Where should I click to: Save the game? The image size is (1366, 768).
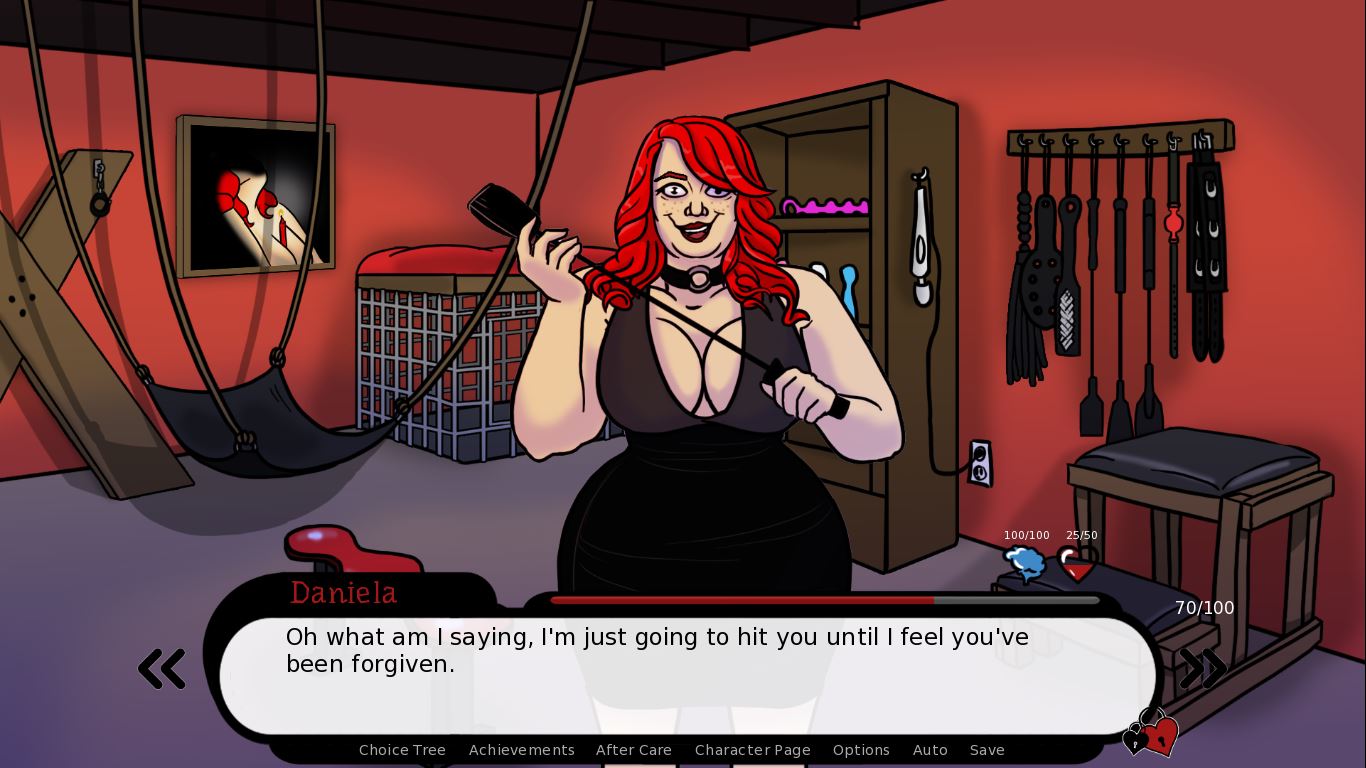pyautogui.click(x=987, y=750)
